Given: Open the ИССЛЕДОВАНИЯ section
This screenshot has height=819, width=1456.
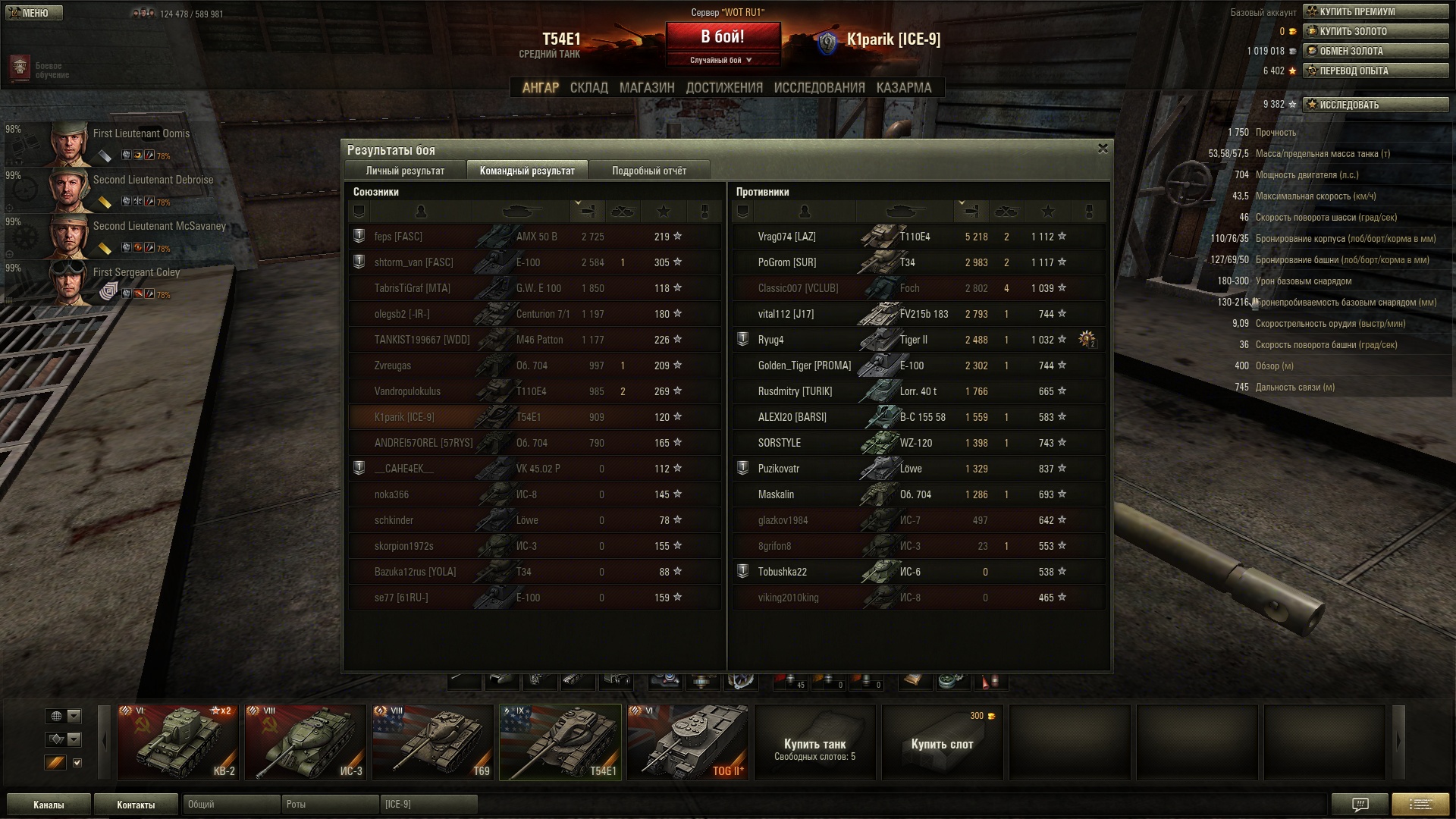Looking at the screenshot, I should pos(819,88).
